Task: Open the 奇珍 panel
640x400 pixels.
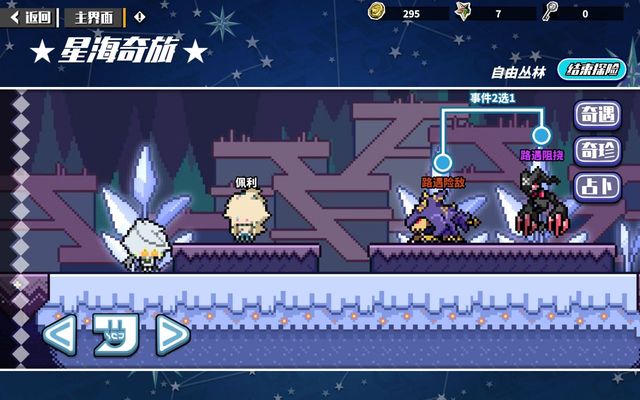Action: 597,151
